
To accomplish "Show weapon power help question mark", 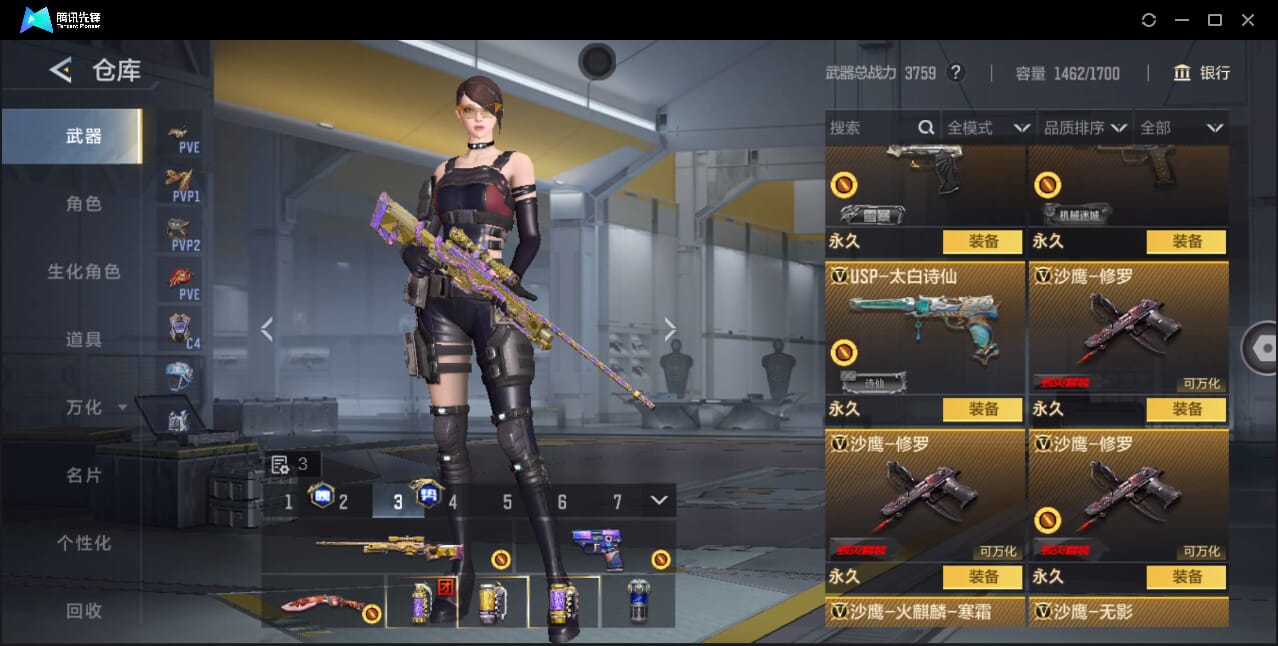I will coord(956,73).
